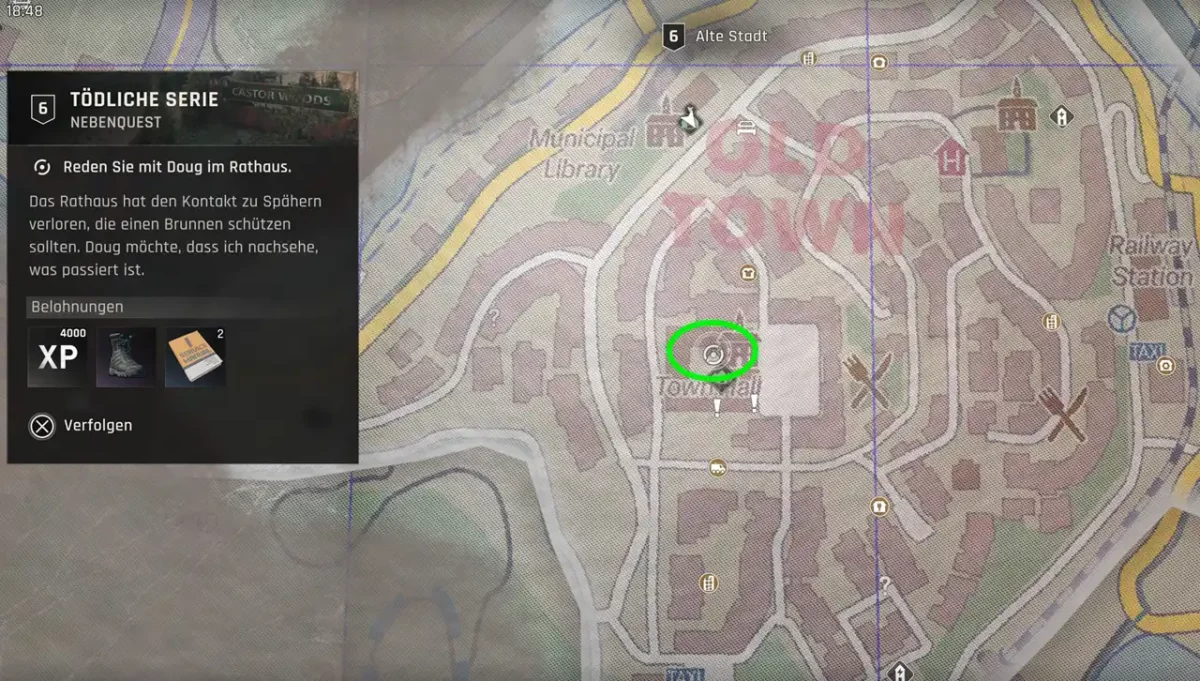Select the 4000 XP reward tile

[57, 357]
